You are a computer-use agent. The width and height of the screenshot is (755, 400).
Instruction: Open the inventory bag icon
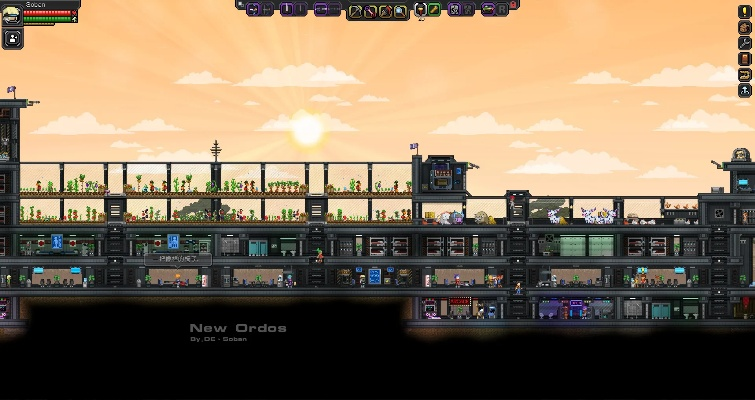pyautogui.click(x=745, y=27)
